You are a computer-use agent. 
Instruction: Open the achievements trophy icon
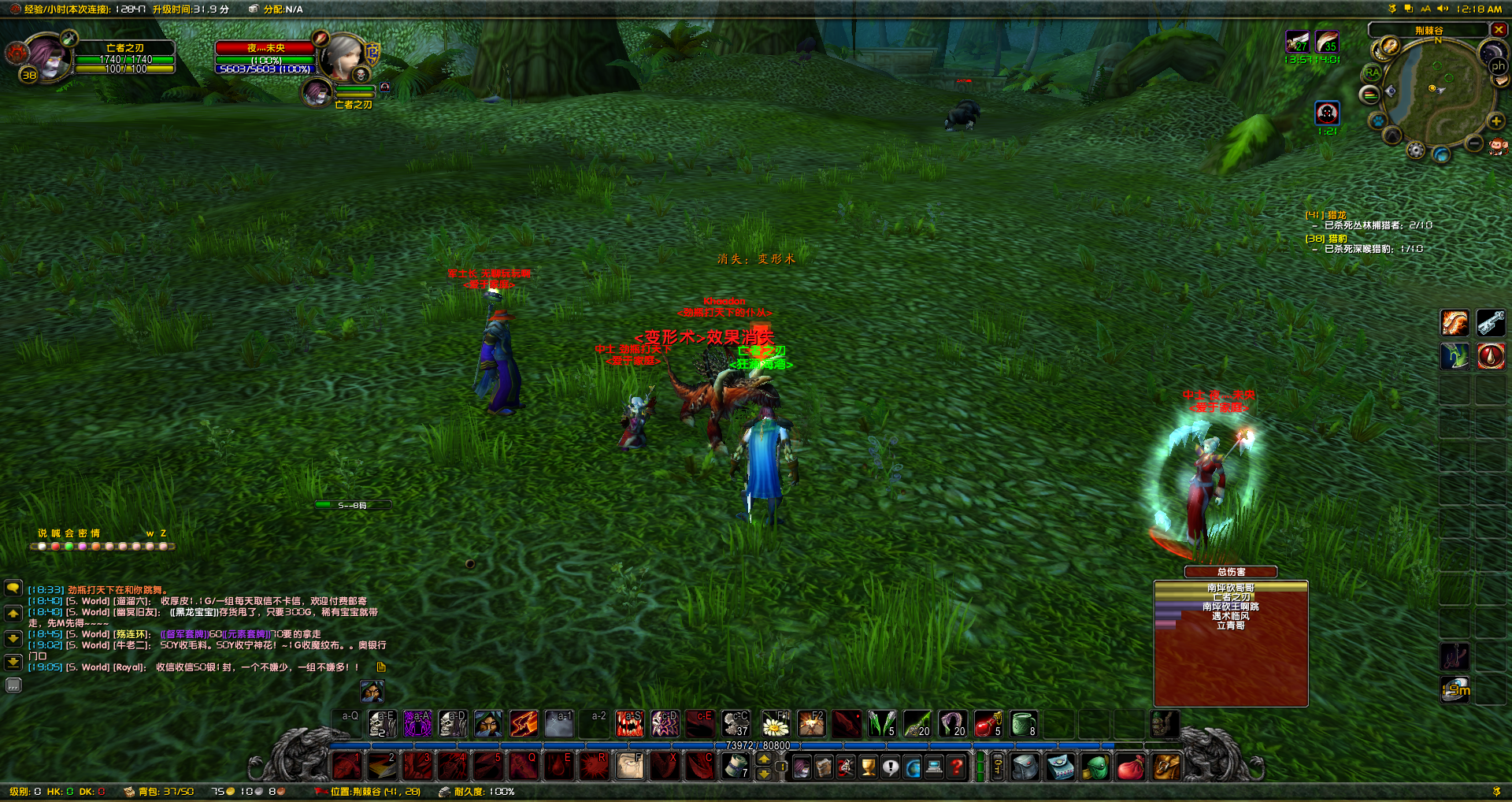[869, 766]
